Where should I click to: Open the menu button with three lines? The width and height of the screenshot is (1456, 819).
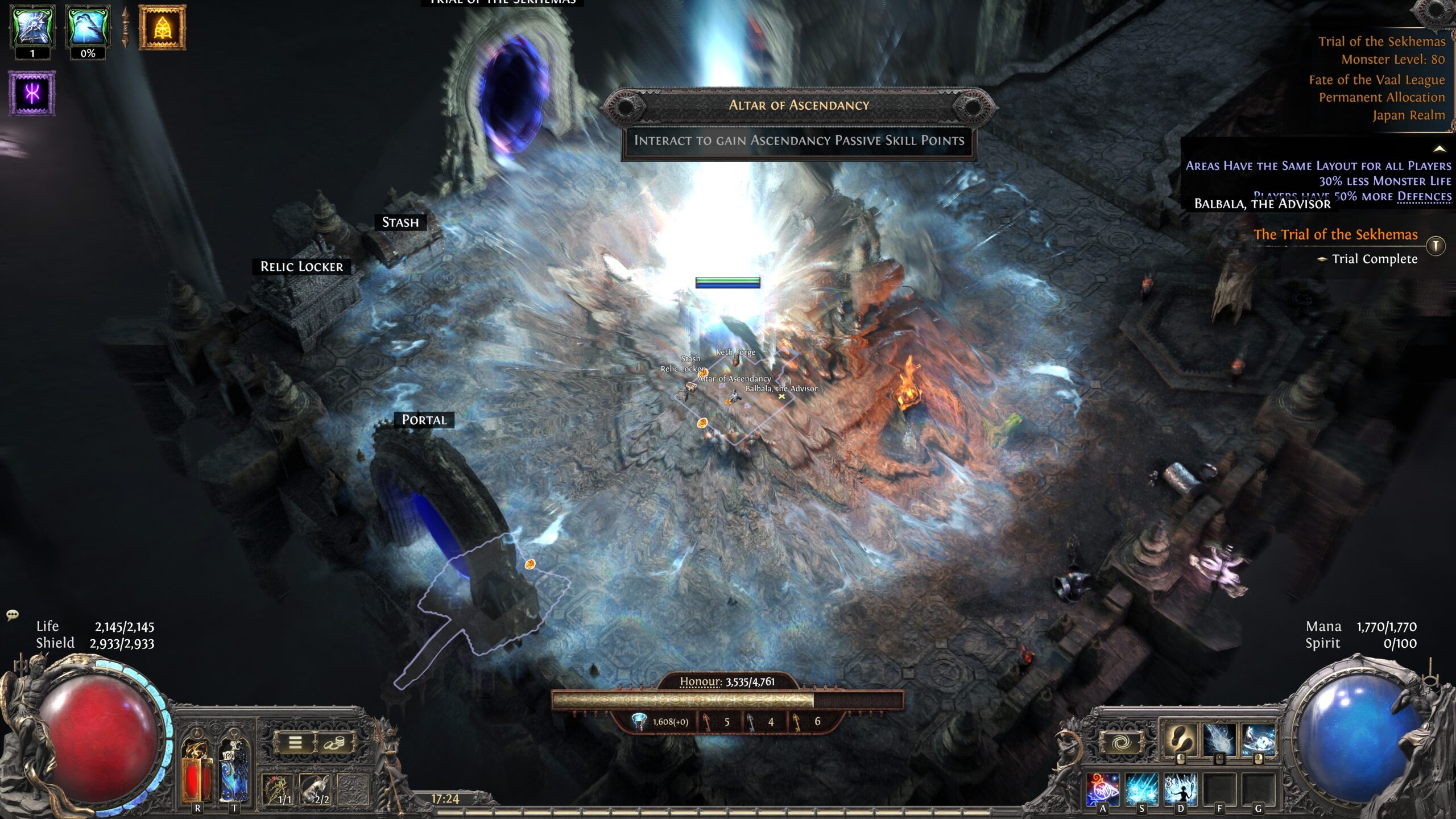(x=295, y=742)
